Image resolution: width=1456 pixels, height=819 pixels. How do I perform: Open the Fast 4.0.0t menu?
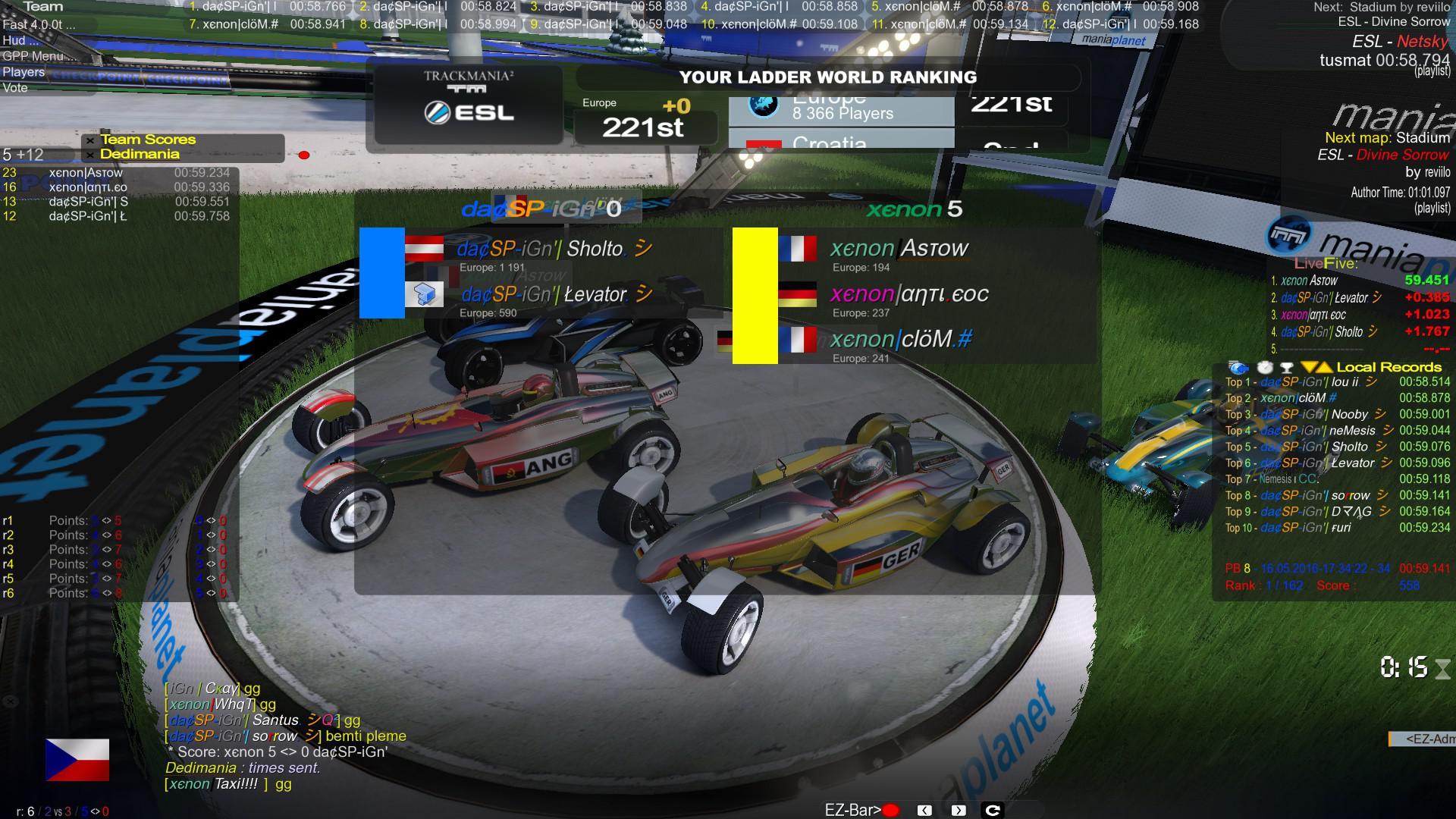click(x=38, y=24)
